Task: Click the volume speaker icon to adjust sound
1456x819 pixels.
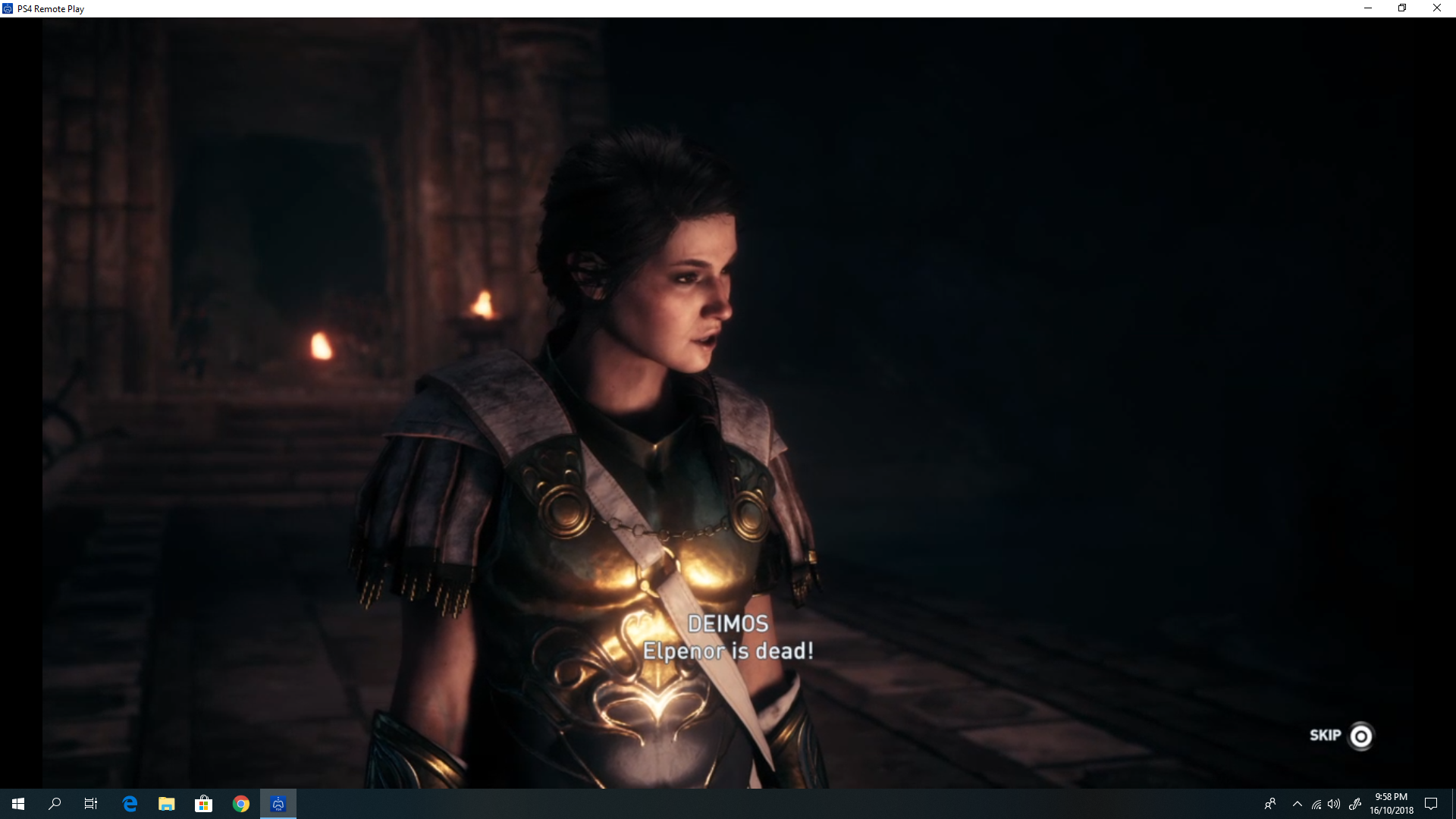Action: pyautogui.click(x=1335, y=803)
